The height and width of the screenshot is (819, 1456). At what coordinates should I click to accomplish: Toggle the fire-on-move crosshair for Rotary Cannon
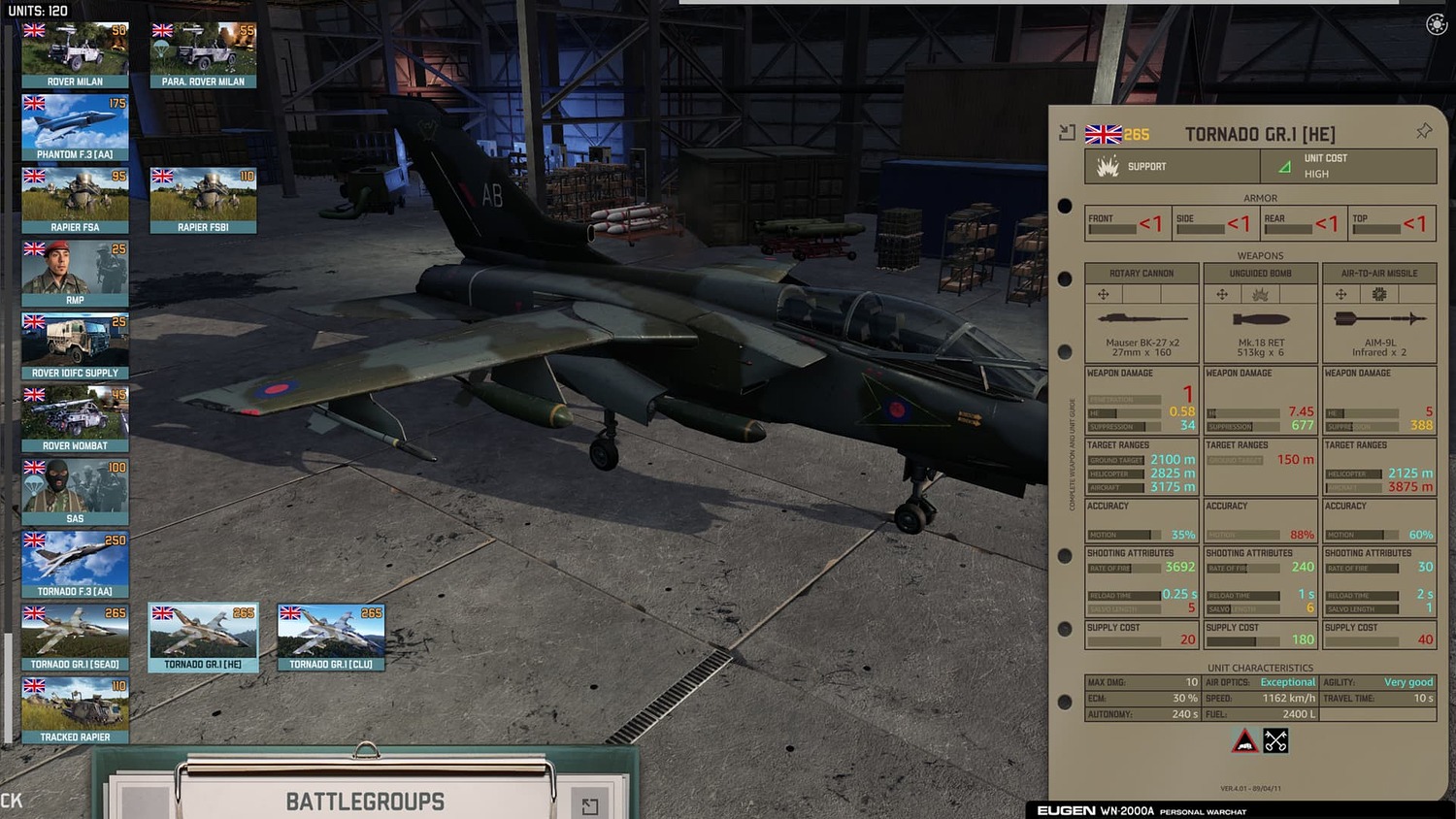pos(1104,294)
